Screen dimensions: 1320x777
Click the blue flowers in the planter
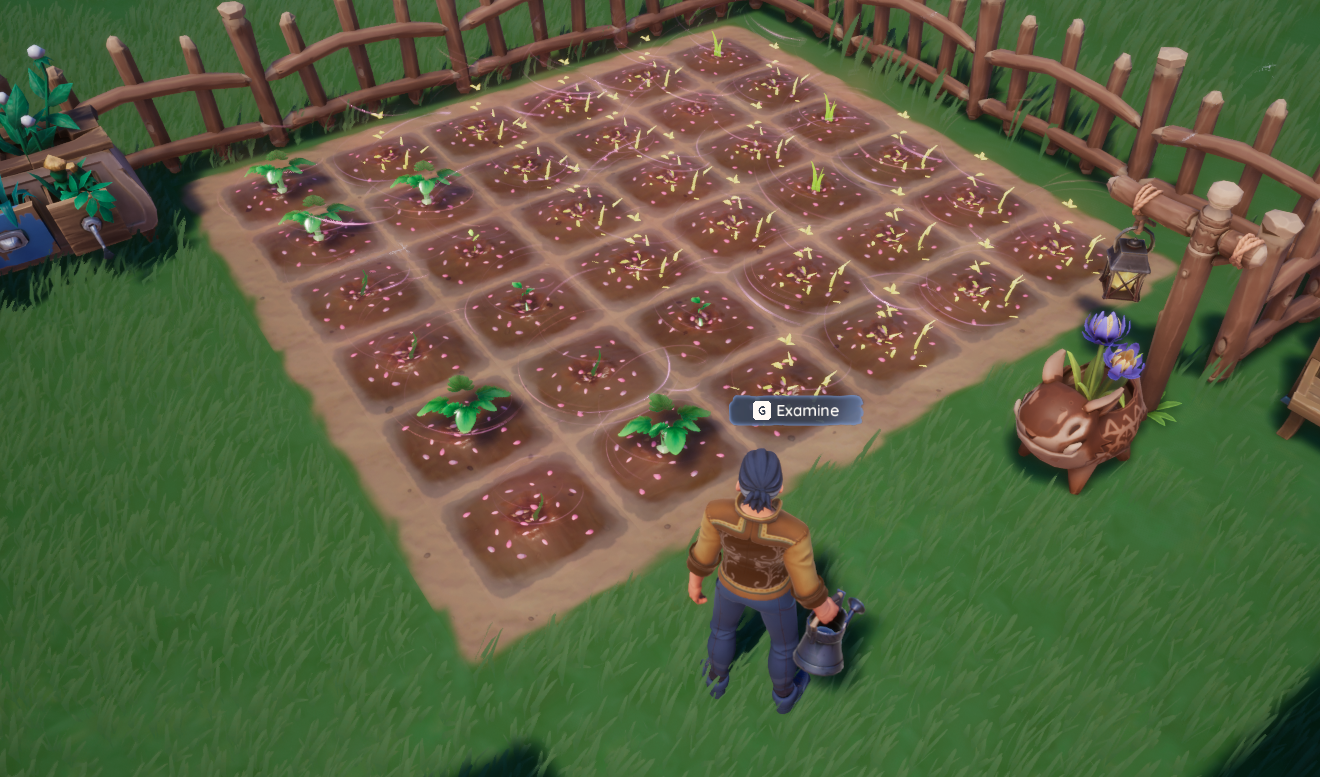click(1107, 341)
